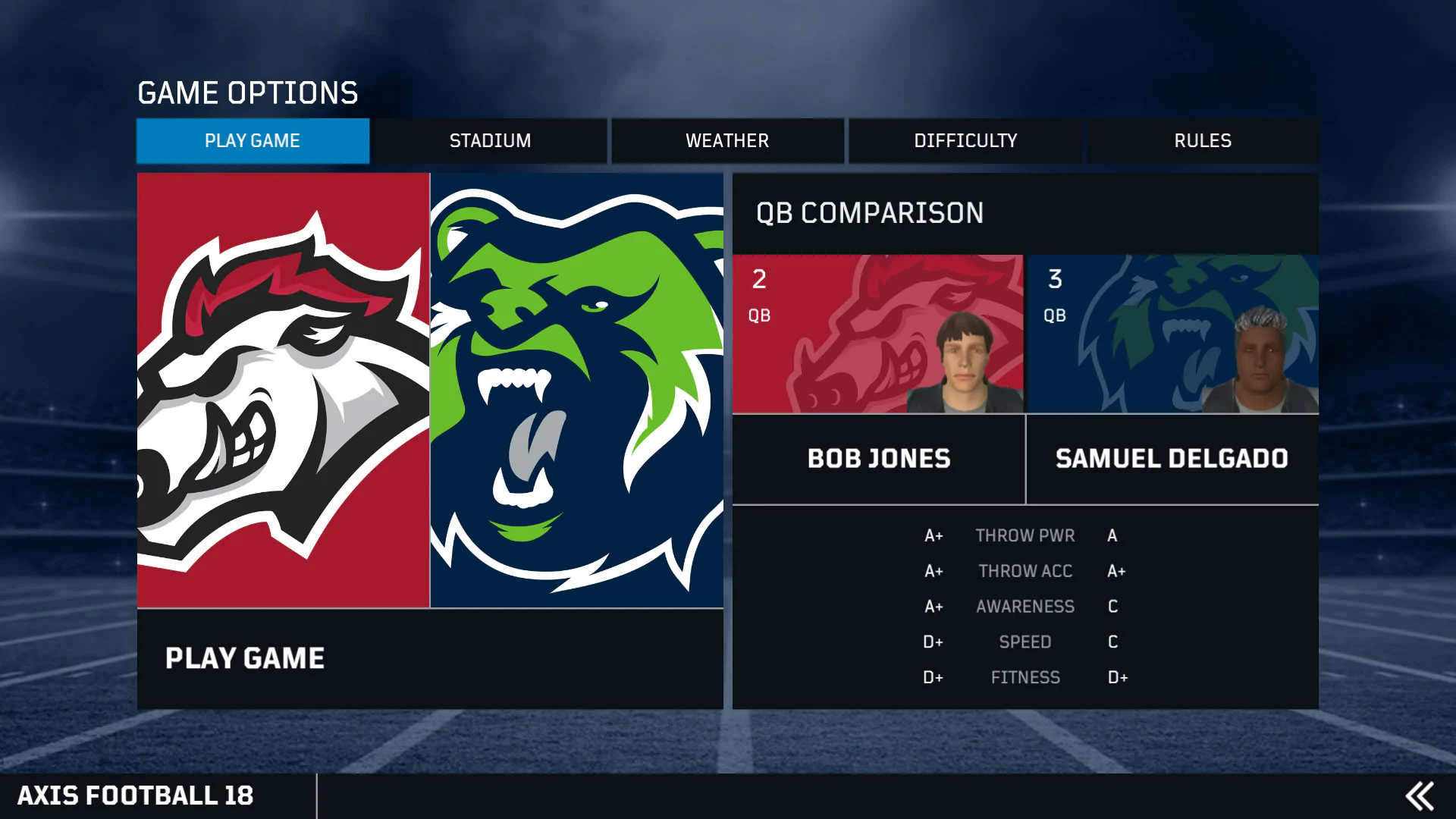Collapse the bottom bar using the double-arrow chevron
The height and width of the screenshot is (819, 1456).
point(1420,795)
